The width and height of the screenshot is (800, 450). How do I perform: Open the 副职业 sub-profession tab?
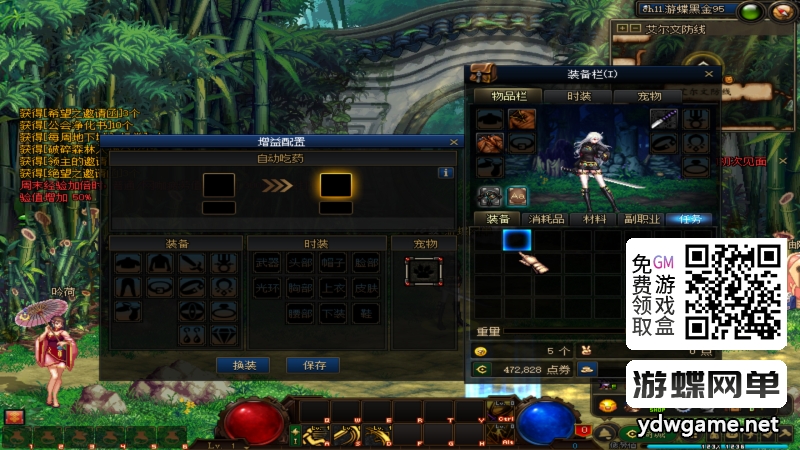[643, 219]
